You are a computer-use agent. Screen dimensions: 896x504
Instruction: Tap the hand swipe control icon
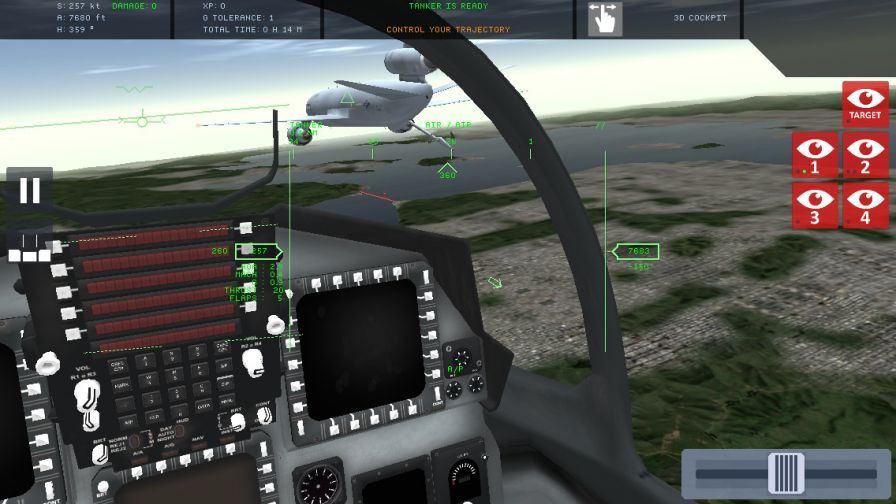click(x=604, y=19)
